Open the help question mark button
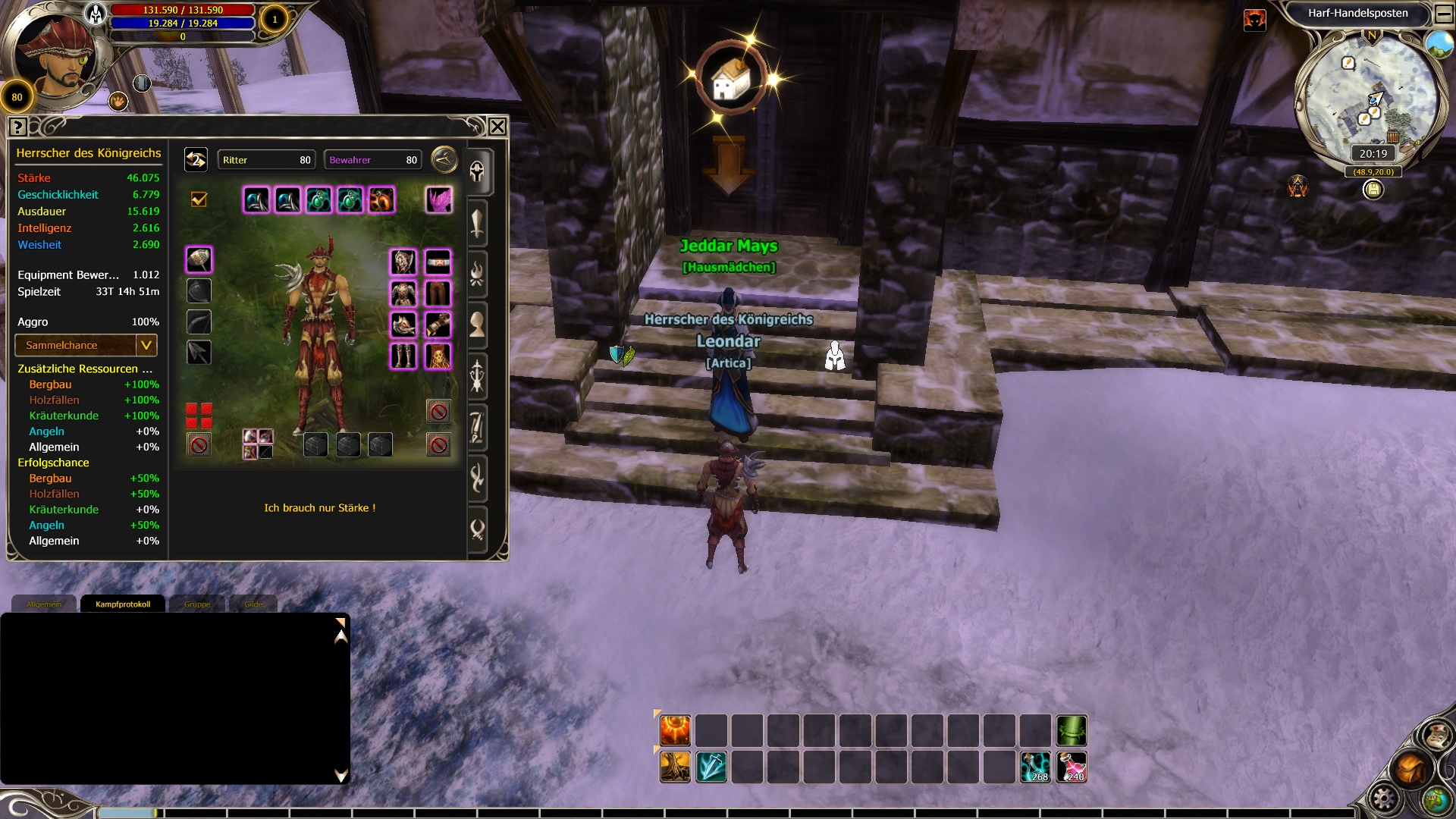Screen dimensions: 1456x819 pyautogui.click(x=18, y=127)
